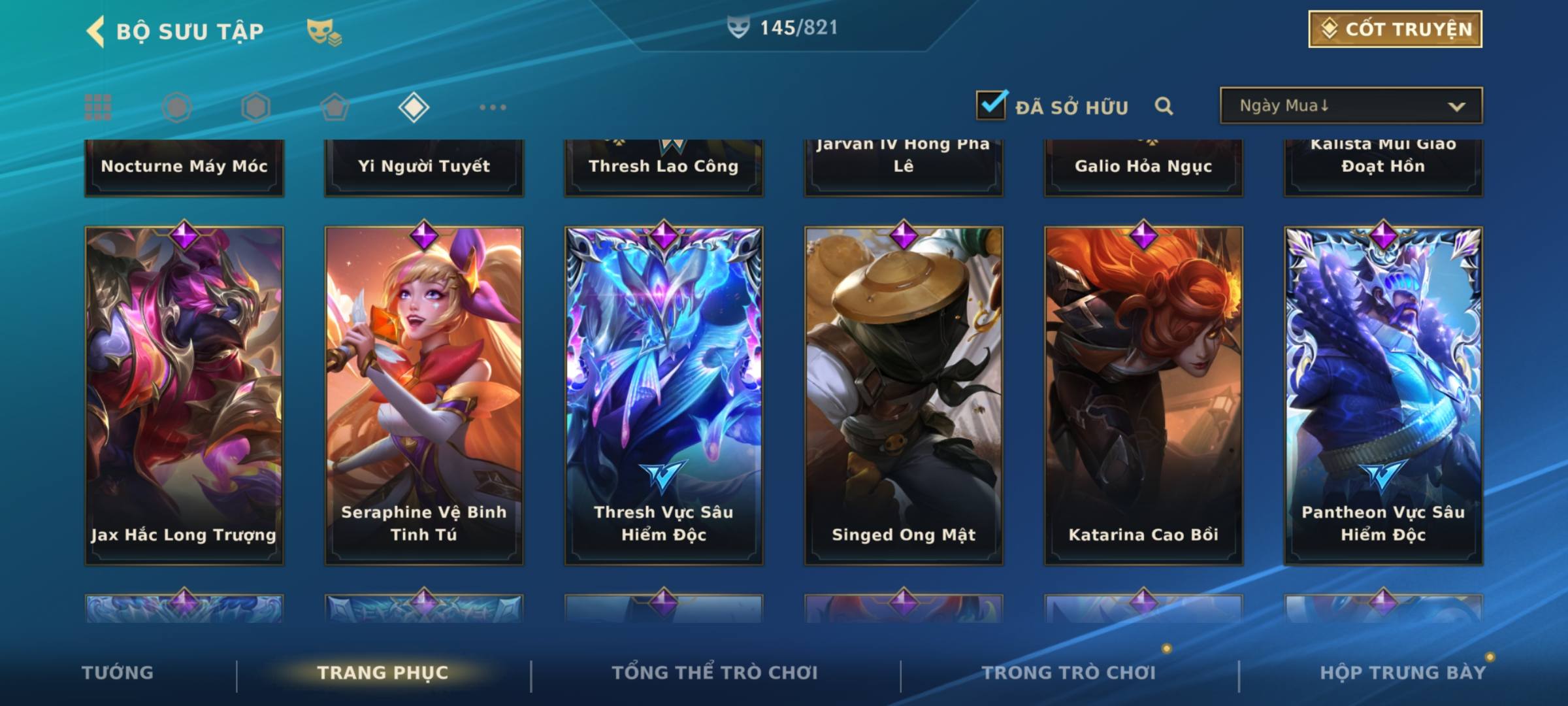Switch to the Trang Phục tab
Viewport: 1568px width, 706px height.
383,673
